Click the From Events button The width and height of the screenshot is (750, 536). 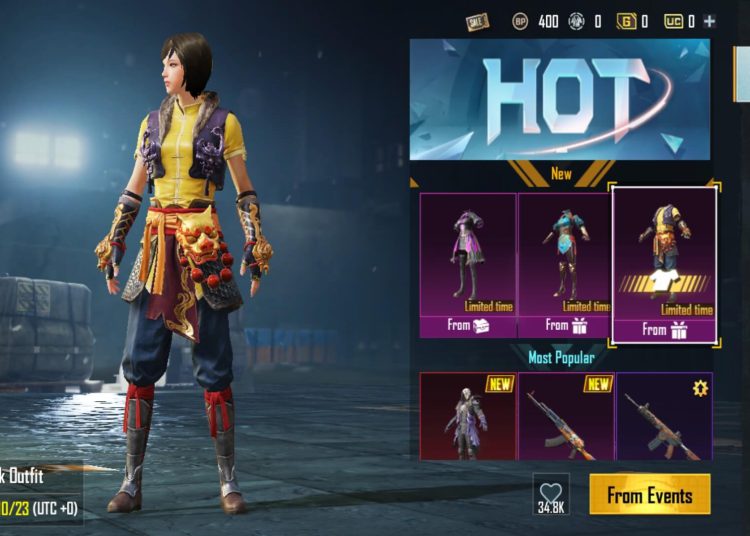(649, 494)
